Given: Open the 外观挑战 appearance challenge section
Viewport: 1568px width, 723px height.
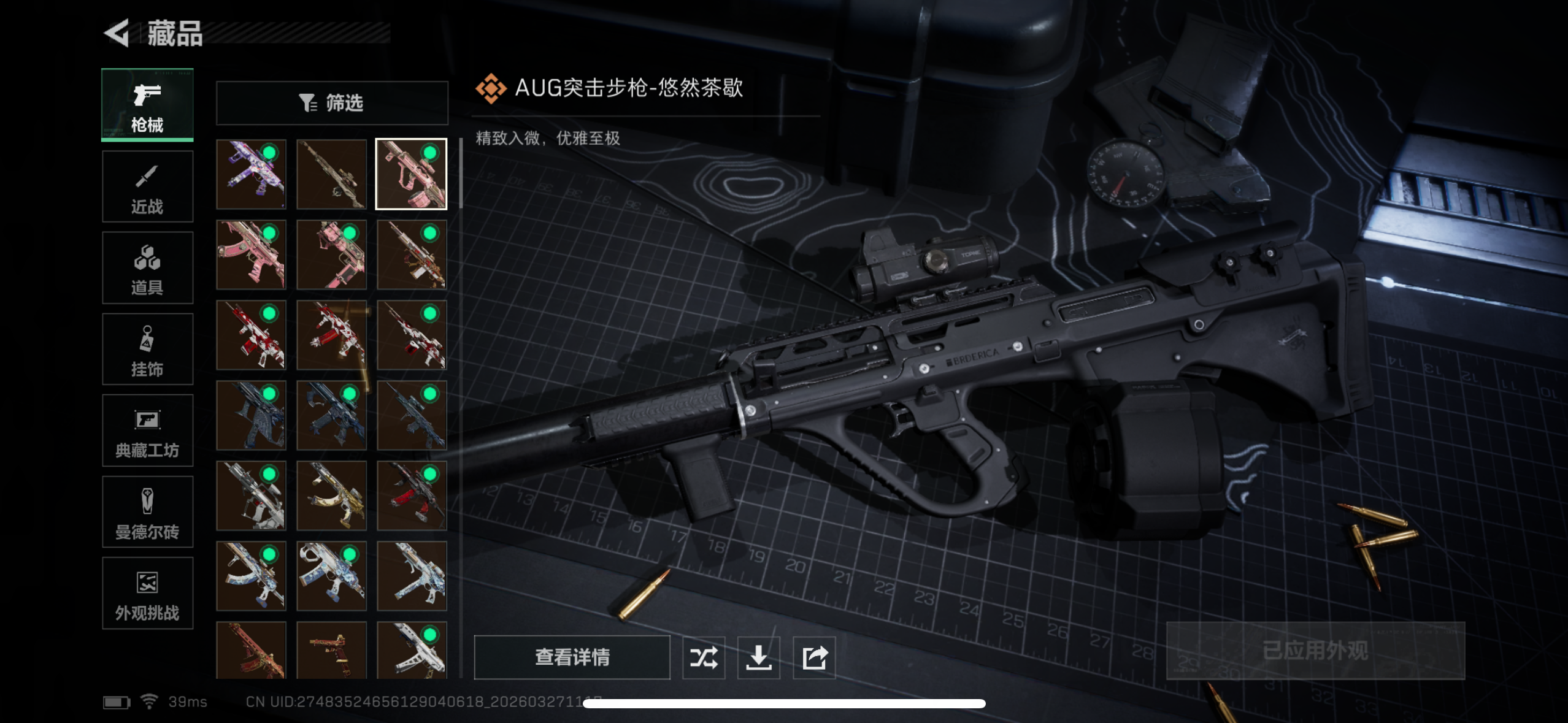Looking at the screenshot, I should coord(147,593).
